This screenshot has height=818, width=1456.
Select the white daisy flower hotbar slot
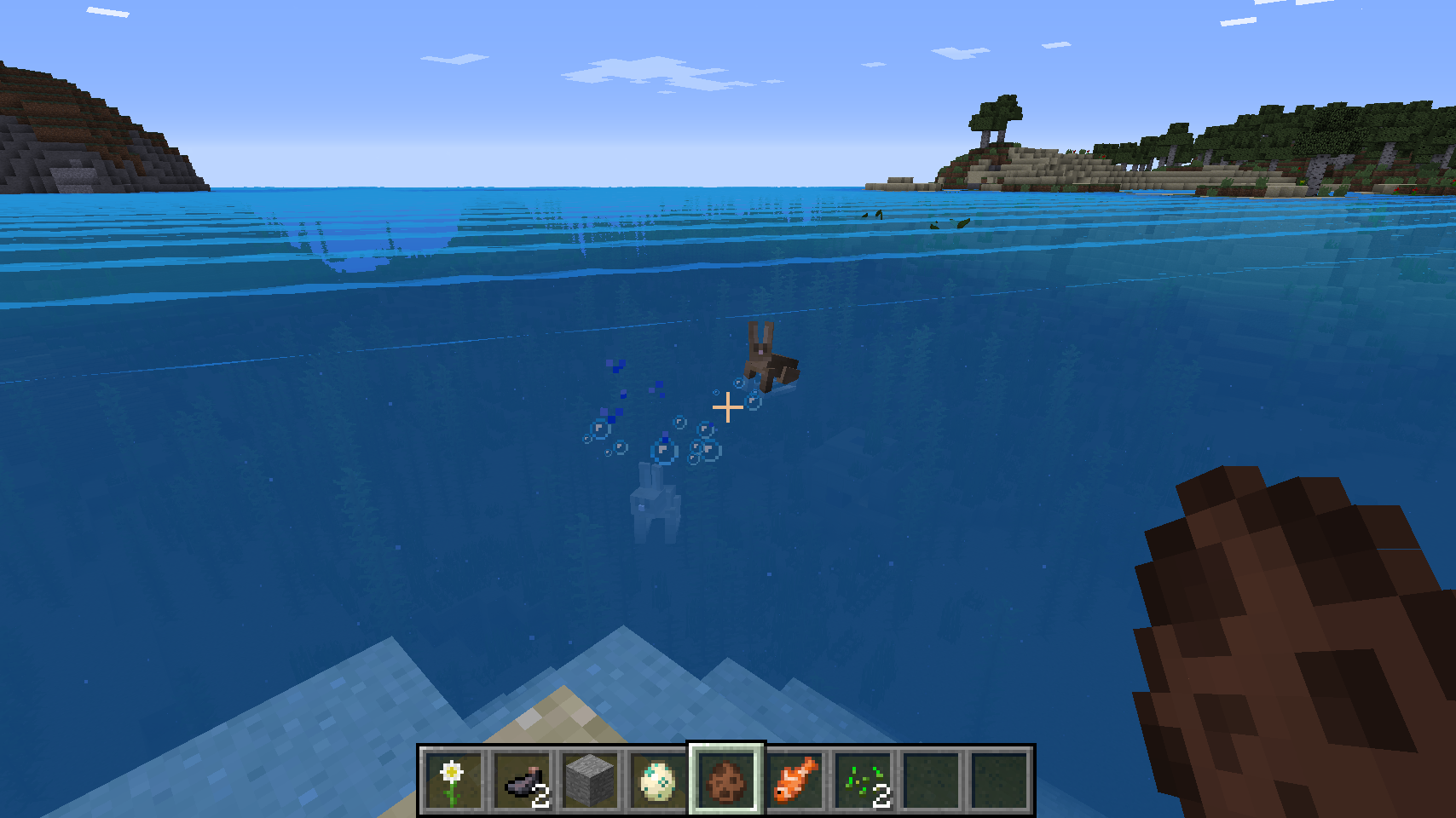(453, 780)
